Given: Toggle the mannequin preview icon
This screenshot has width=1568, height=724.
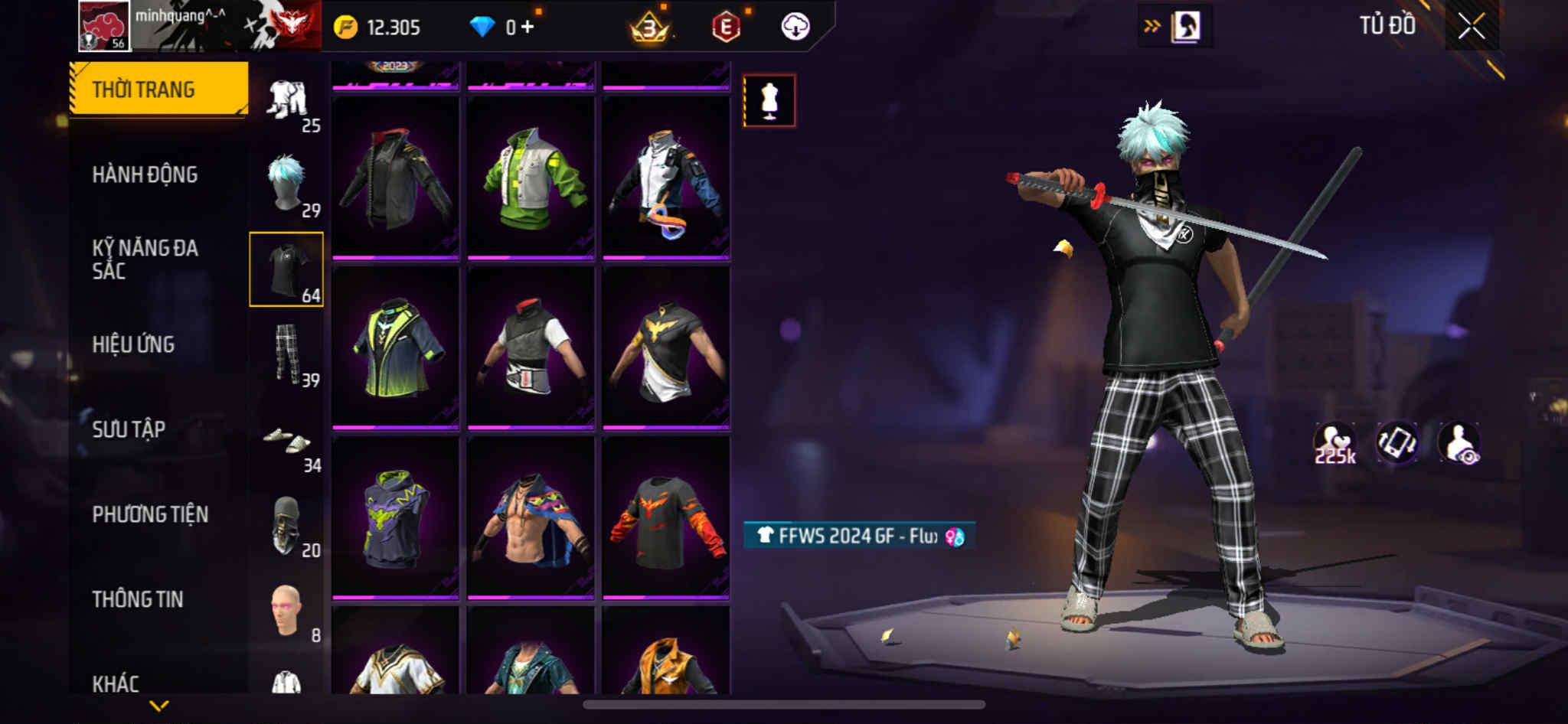Looking at the screenshot, I should click(769, 100).
